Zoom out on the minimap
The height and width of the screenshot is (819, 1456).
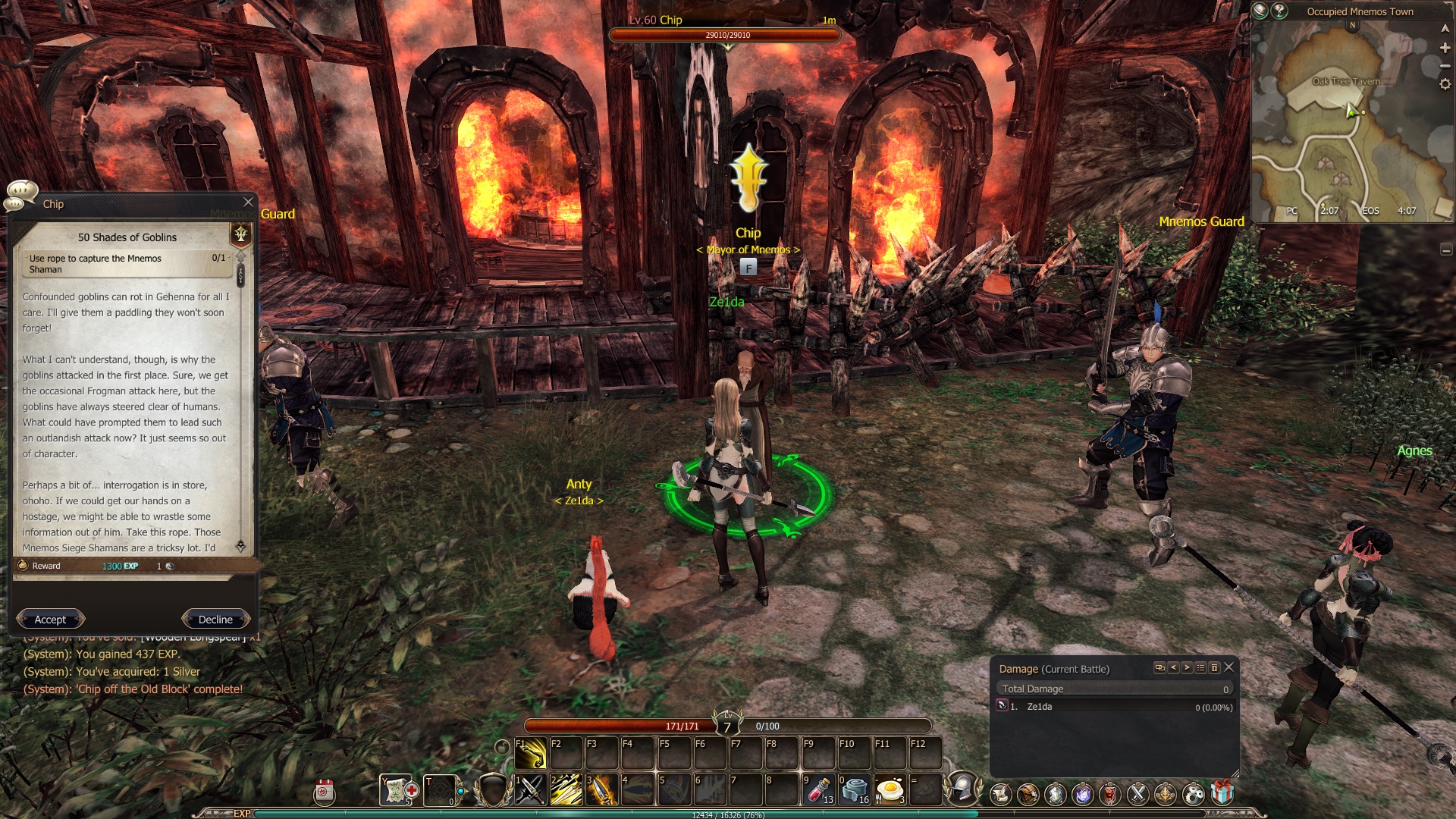tap(1445, 66)
